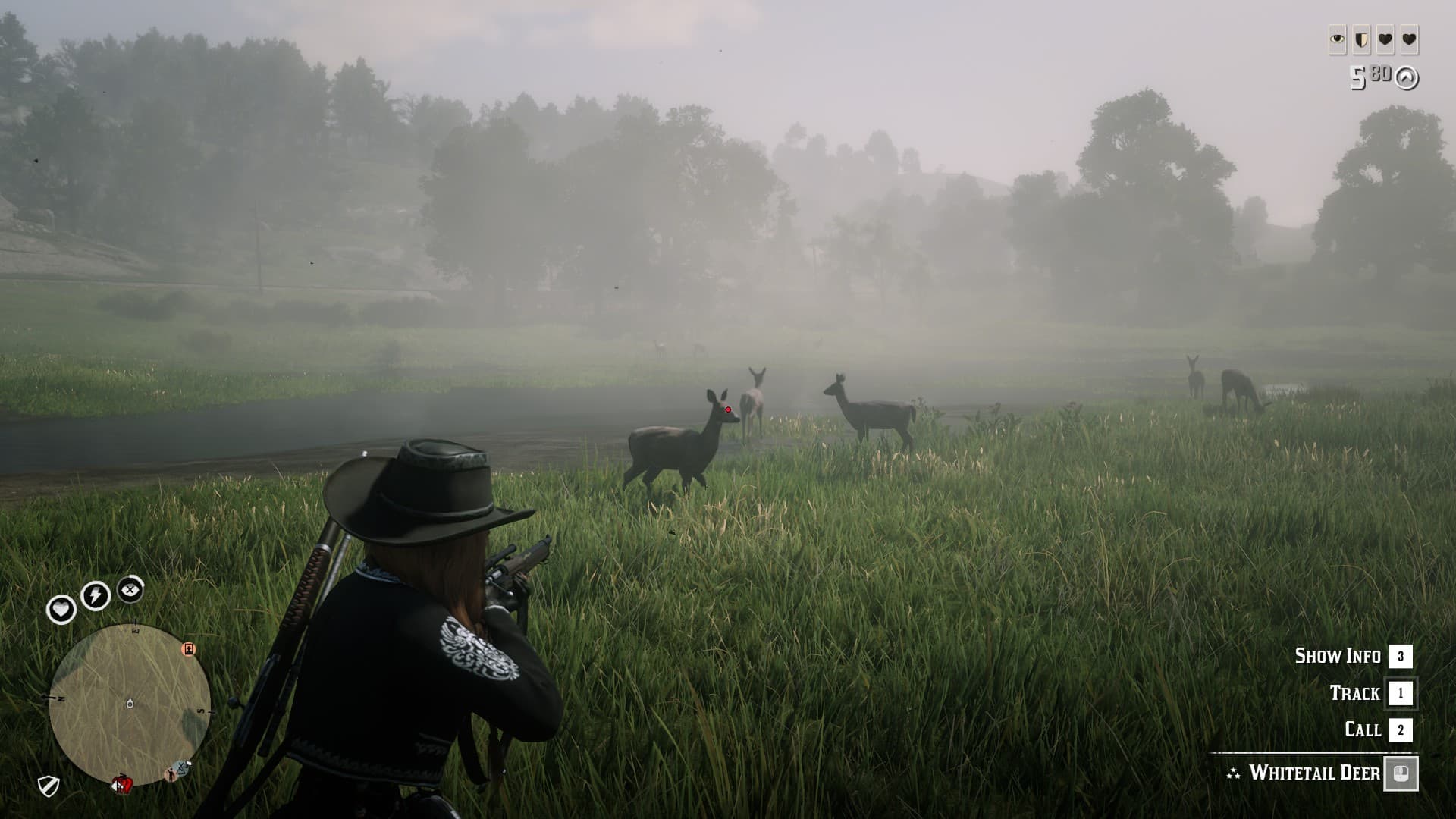The width and height of the screenshot is (1456, 819).
Task: Click the red satchel icon at minimap bottom
Action: (x=123, y=784)
